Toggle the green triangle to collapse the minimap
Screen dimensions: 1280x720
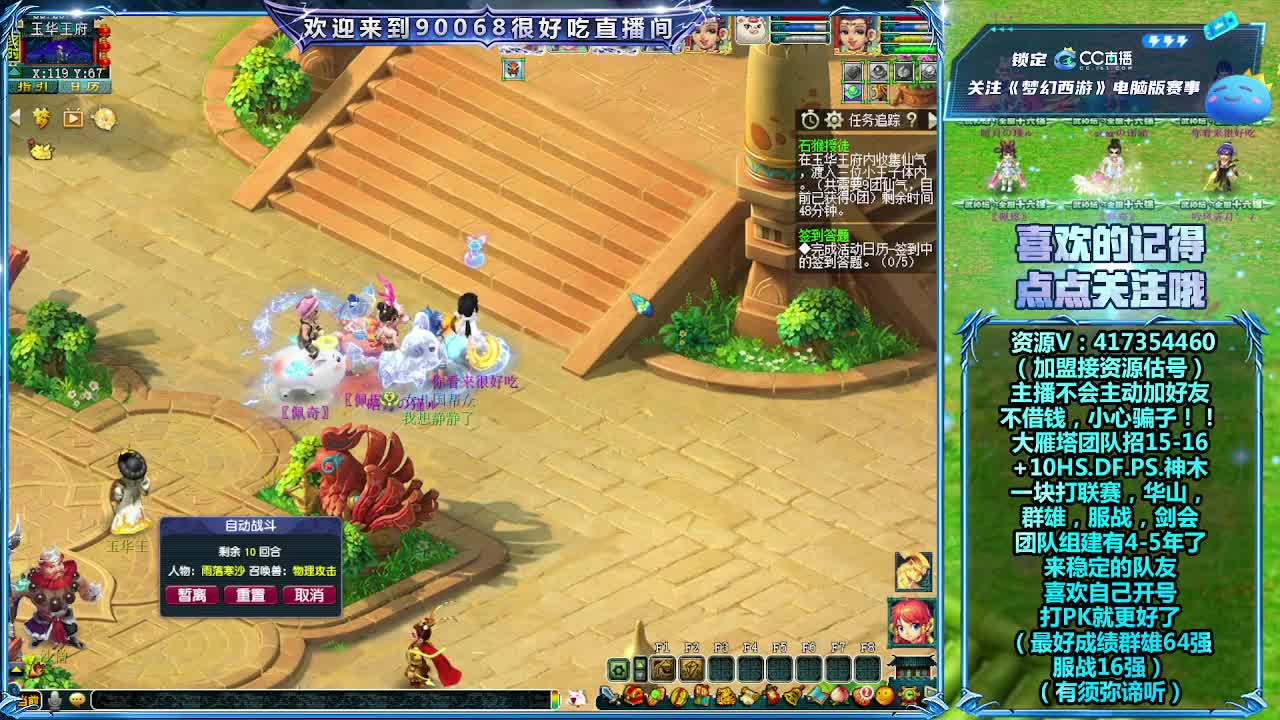point(14,72)
